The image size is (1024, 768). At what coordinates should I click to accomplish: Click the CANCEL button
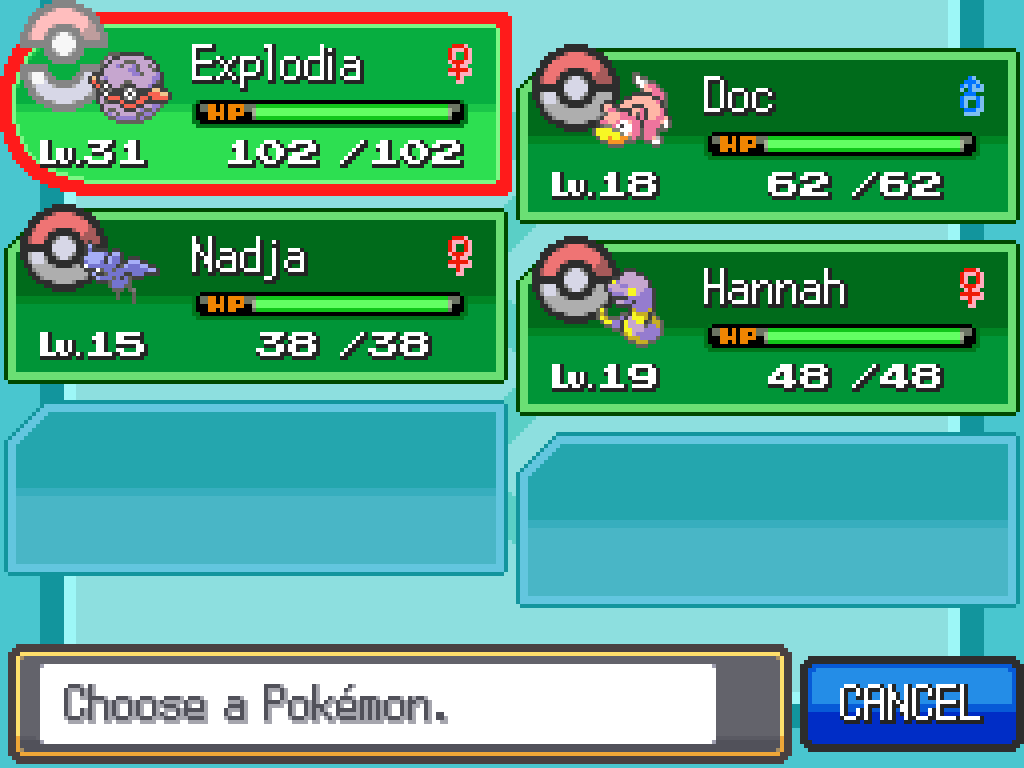pyautogui.click(x=909, y=703)
